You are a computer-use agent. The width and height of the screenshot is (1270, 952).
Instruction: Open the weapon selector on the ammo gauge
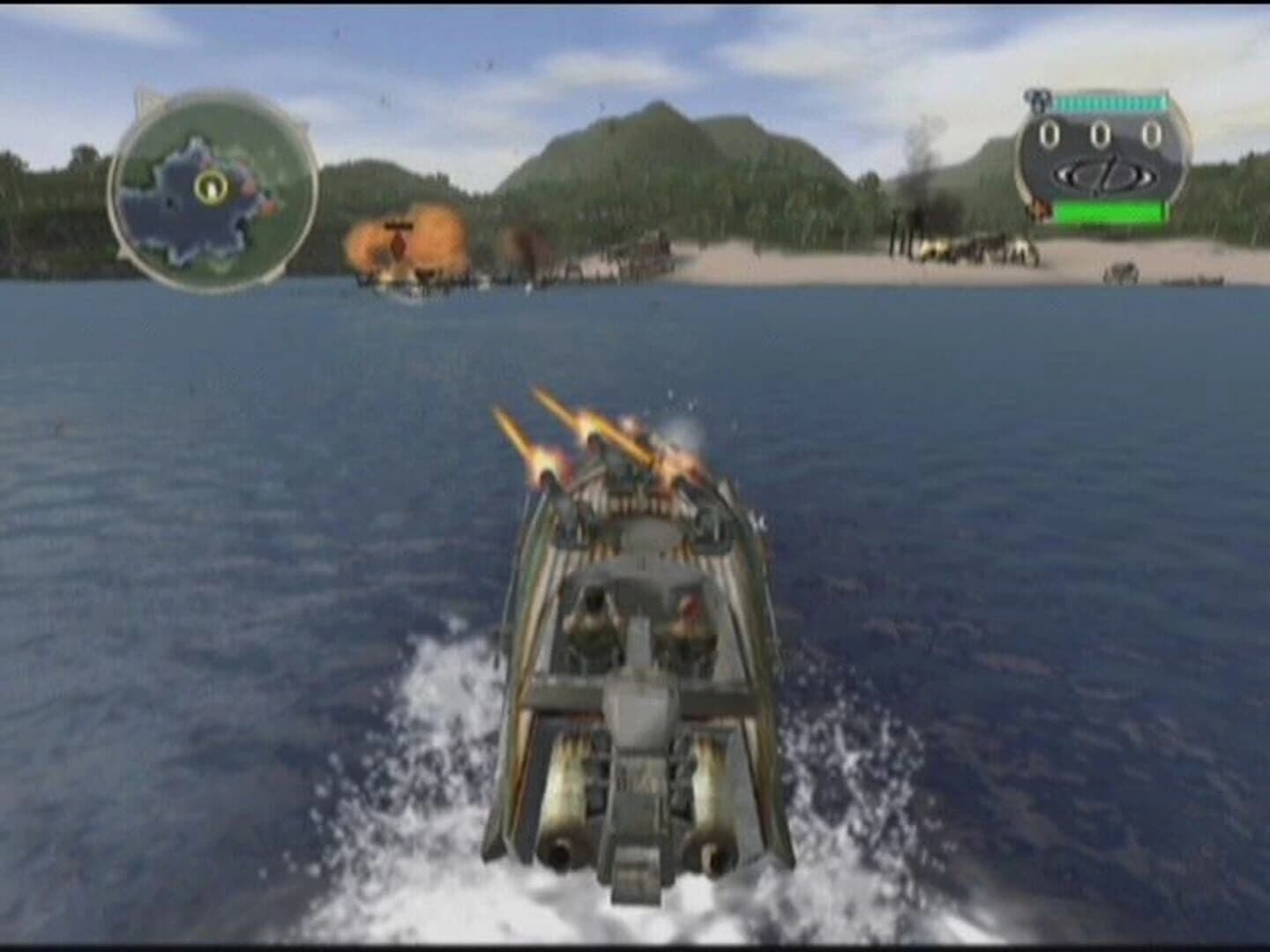[1105, 175]
